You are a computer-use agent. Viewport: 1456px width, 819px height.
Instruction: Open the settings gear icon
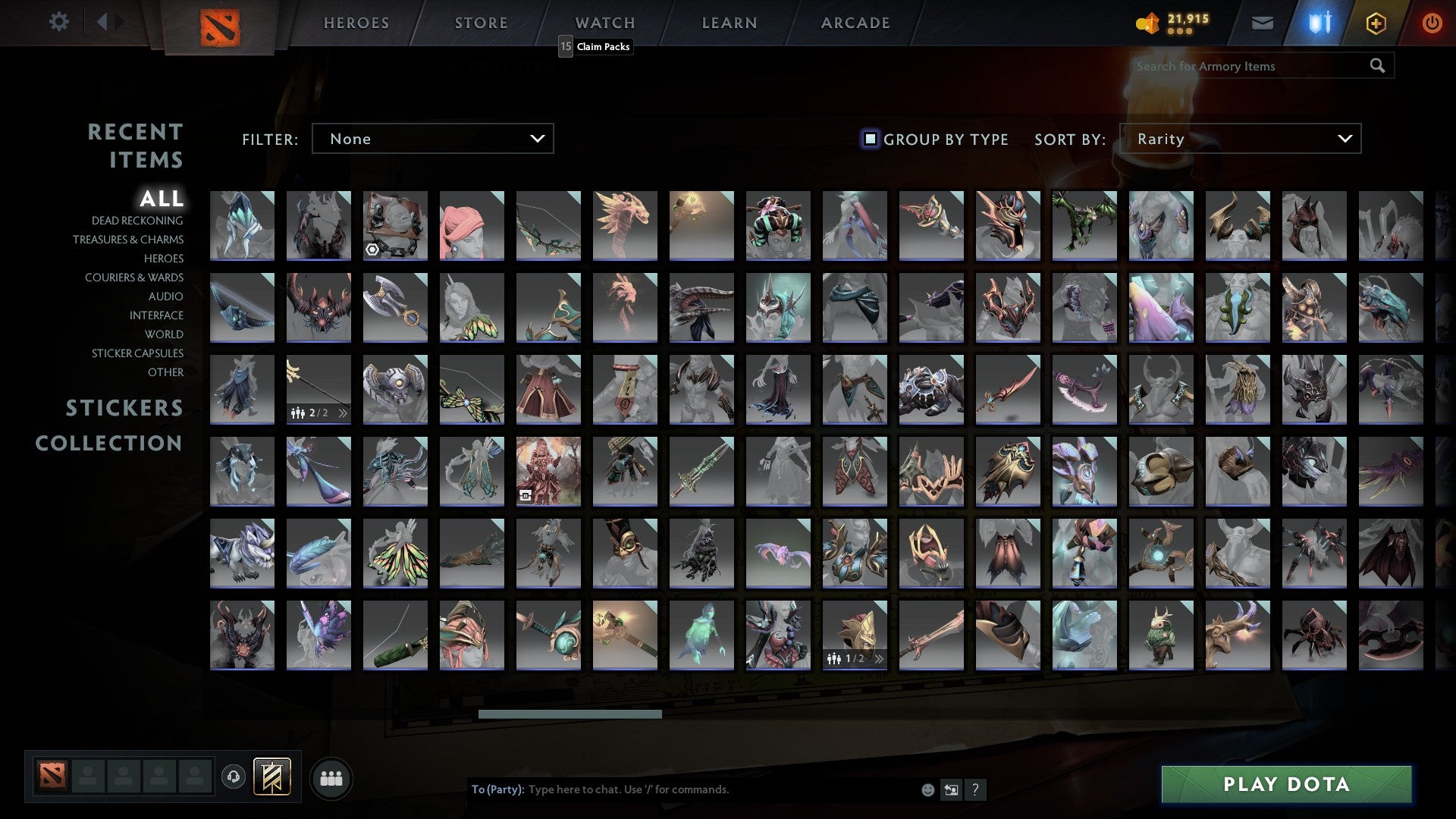coord(58,23)
